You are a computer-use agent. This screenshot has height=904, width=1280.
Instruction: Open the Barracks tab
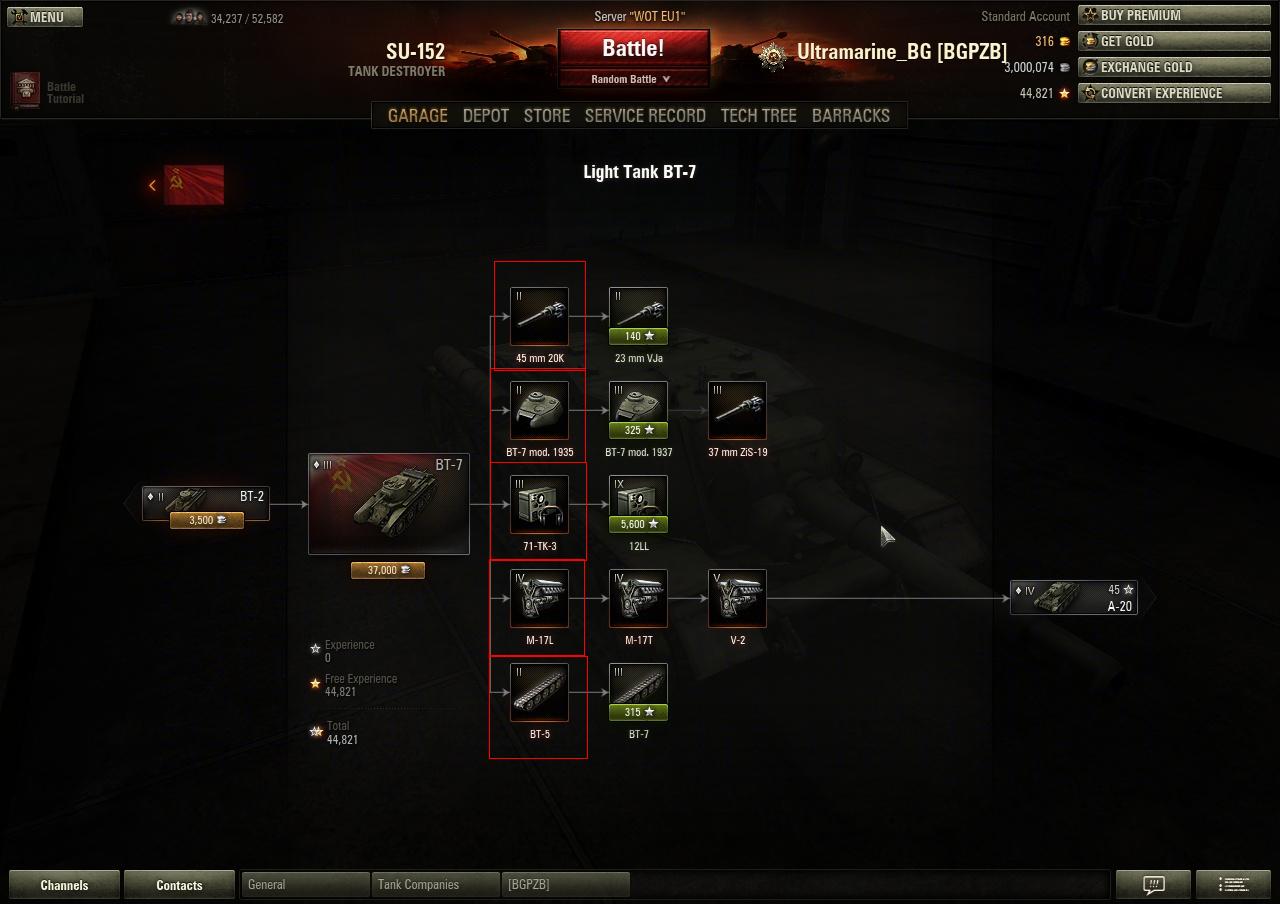[850, 115]
